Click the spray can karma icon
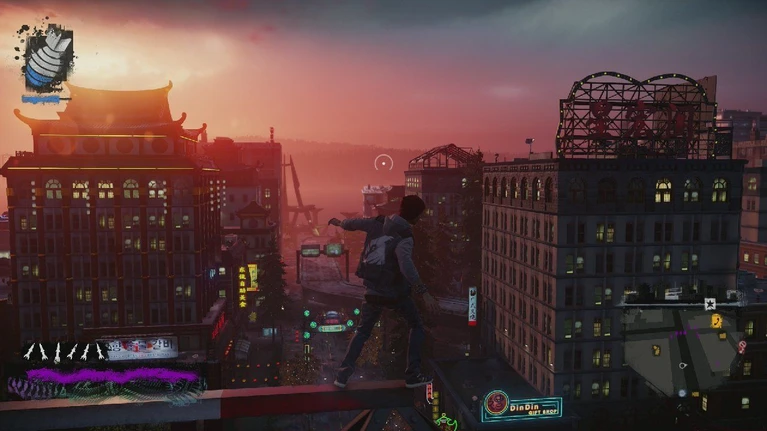 pyautogui.click(x=47, y=58)
